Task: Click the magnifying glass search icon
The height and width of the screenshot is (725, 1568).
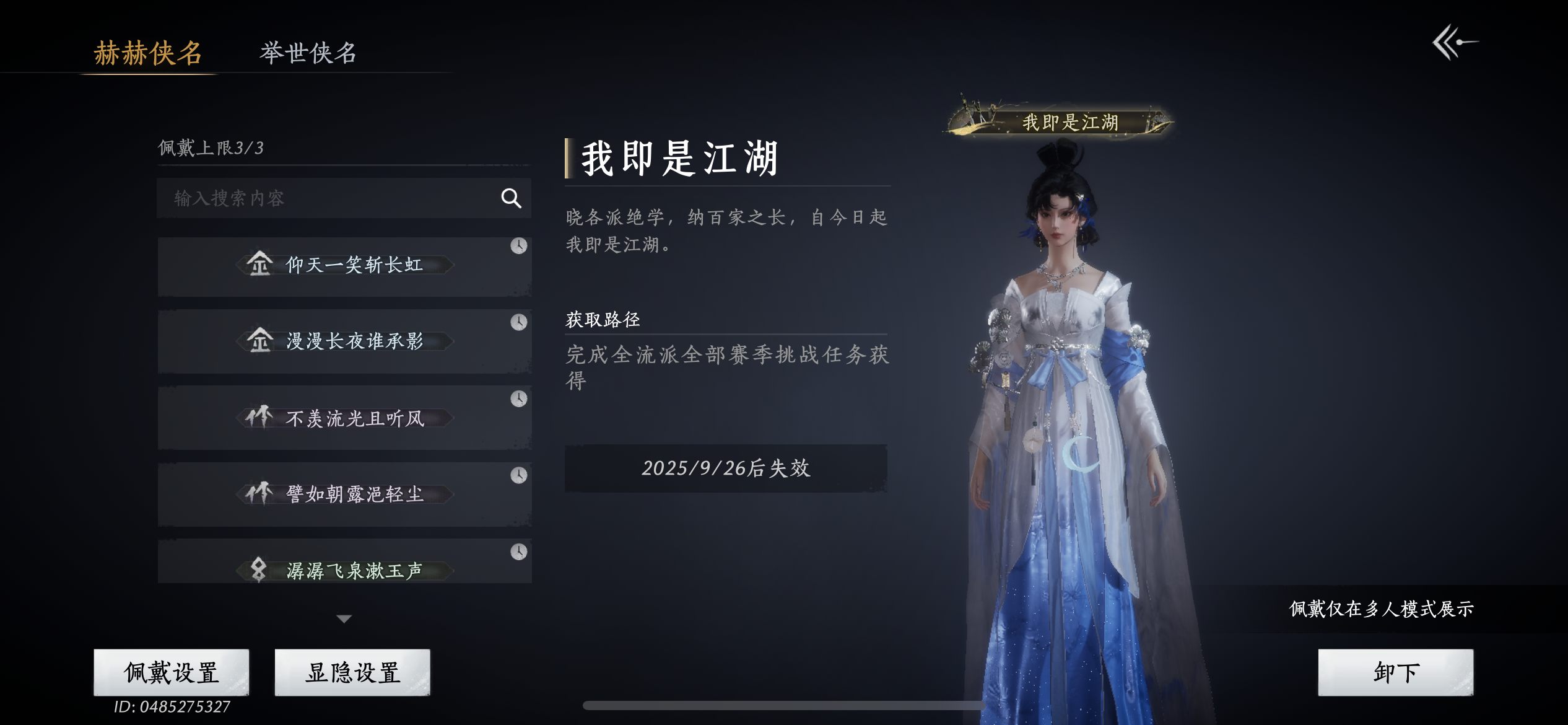Action: tap(511, 198)
